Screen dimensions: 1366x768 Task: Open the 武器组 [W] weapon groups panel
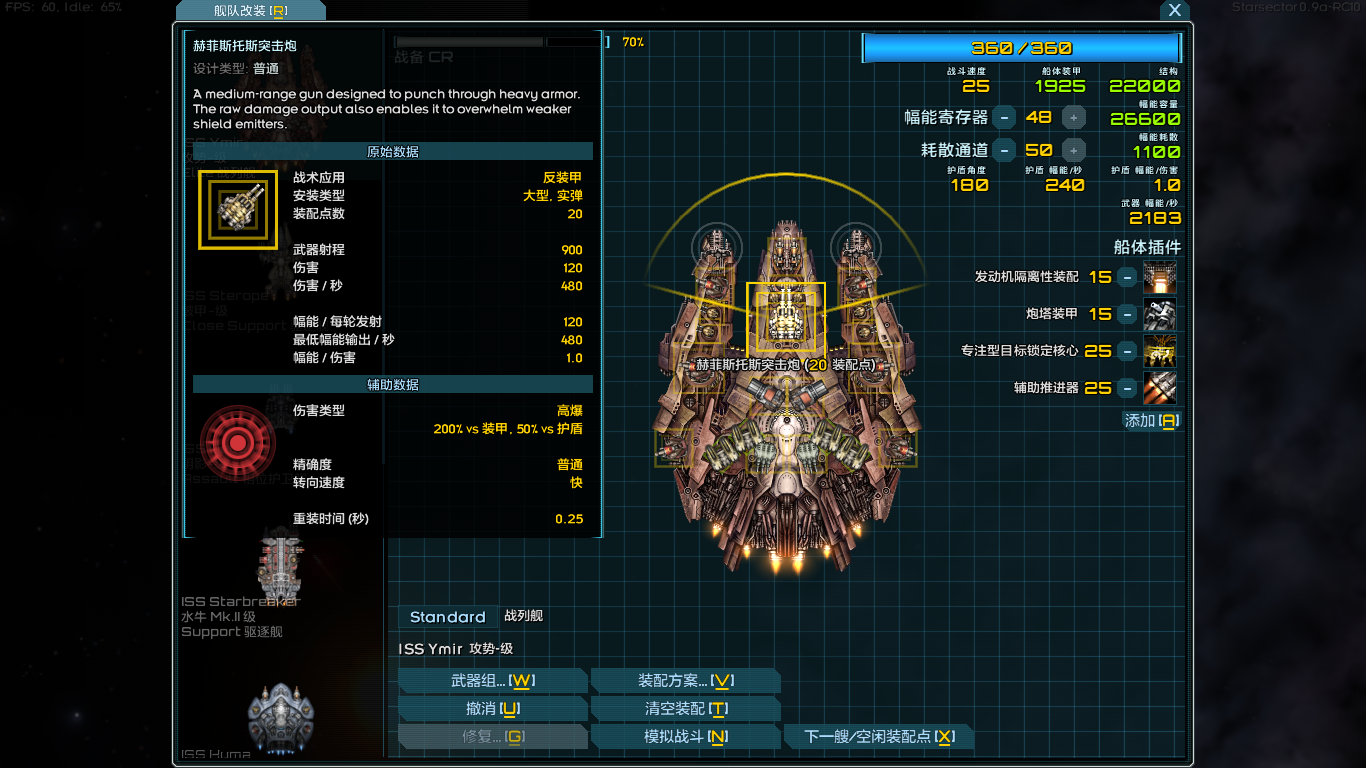[x=493, y=680]
